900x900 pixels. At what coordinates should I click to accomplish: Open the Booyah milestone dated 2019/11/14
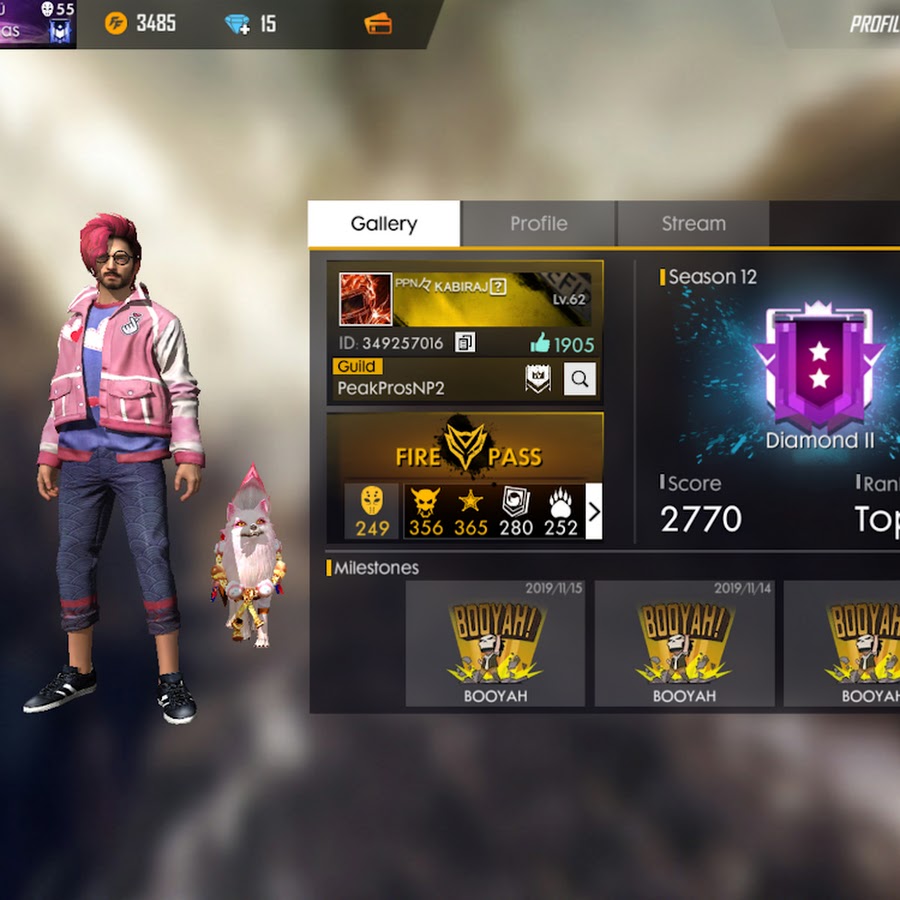click(684, 644)
